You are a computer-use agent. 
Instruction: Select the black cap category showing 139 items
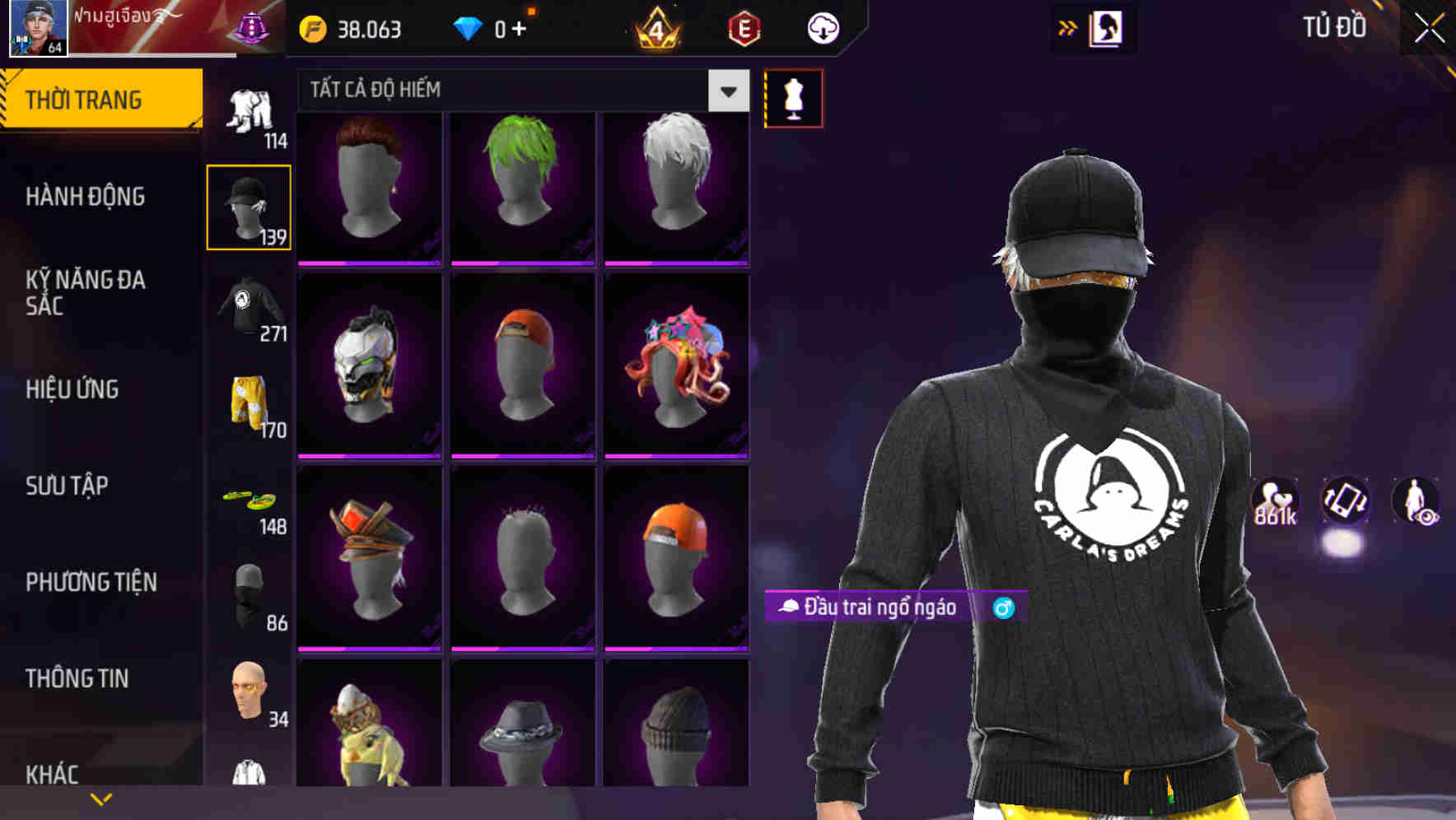pos(249,204)
